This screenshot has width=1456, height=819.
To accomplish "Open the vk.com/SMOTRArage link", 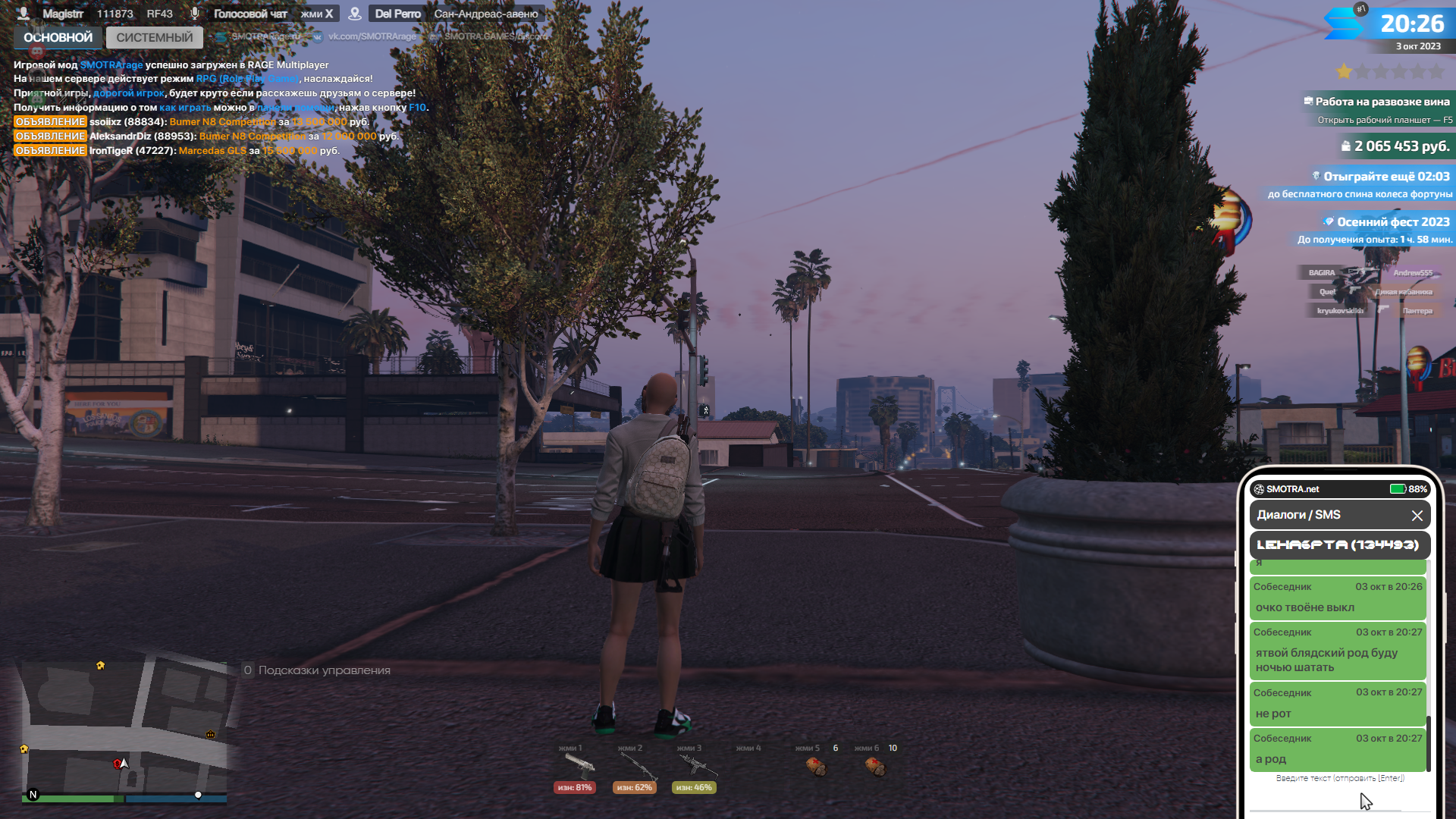I will [372, 36].
